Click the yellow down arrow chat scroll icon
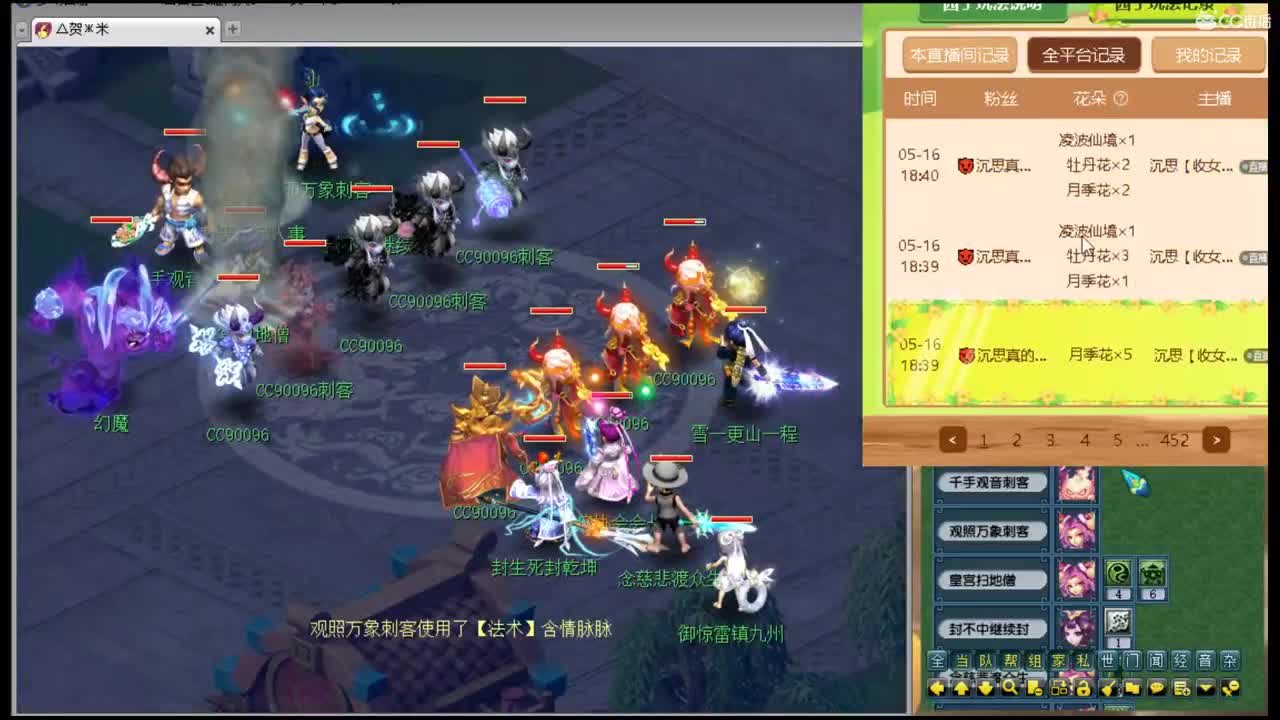The image size is (1280, 720). [987, 688]
